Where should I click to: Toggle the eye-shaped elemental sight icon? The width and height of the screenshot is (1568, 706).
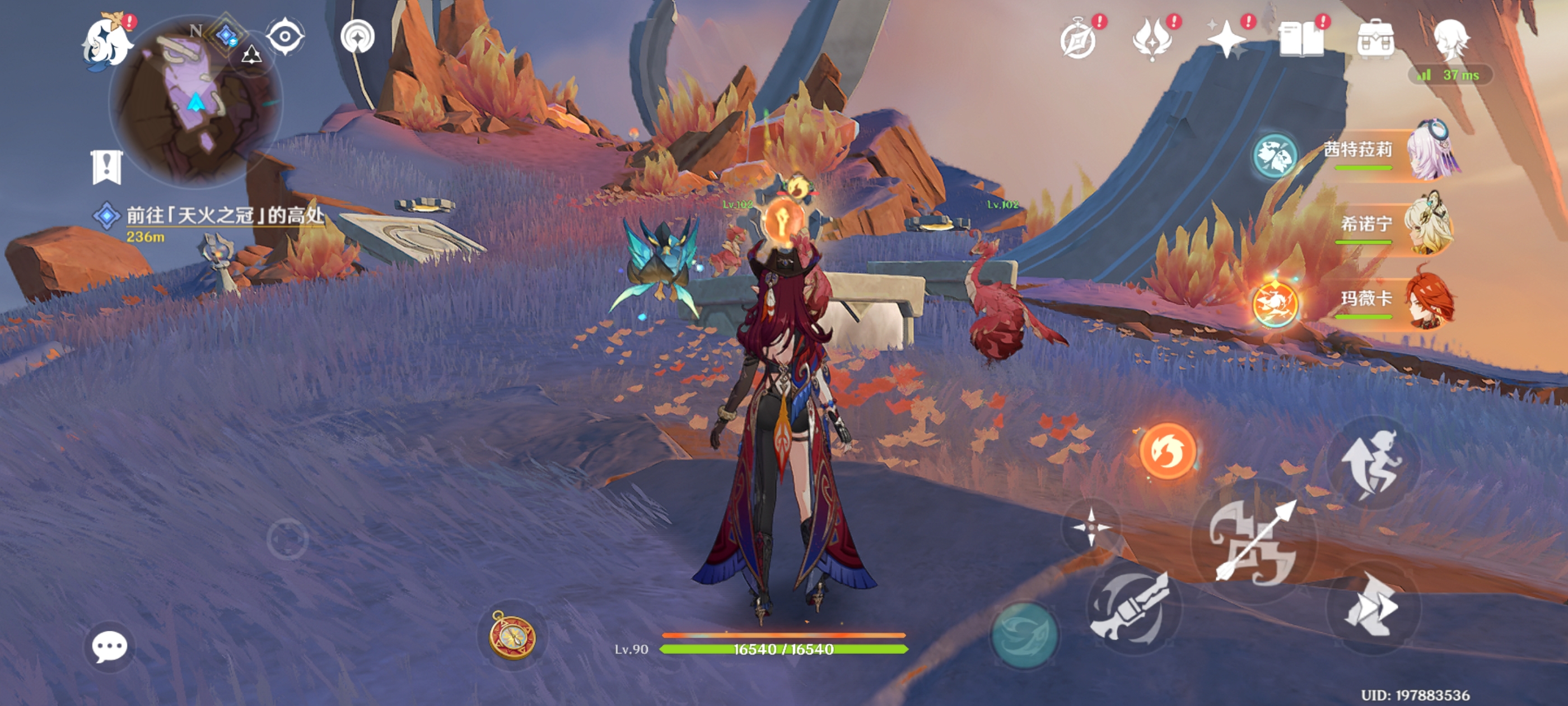(x=285, y=36)
